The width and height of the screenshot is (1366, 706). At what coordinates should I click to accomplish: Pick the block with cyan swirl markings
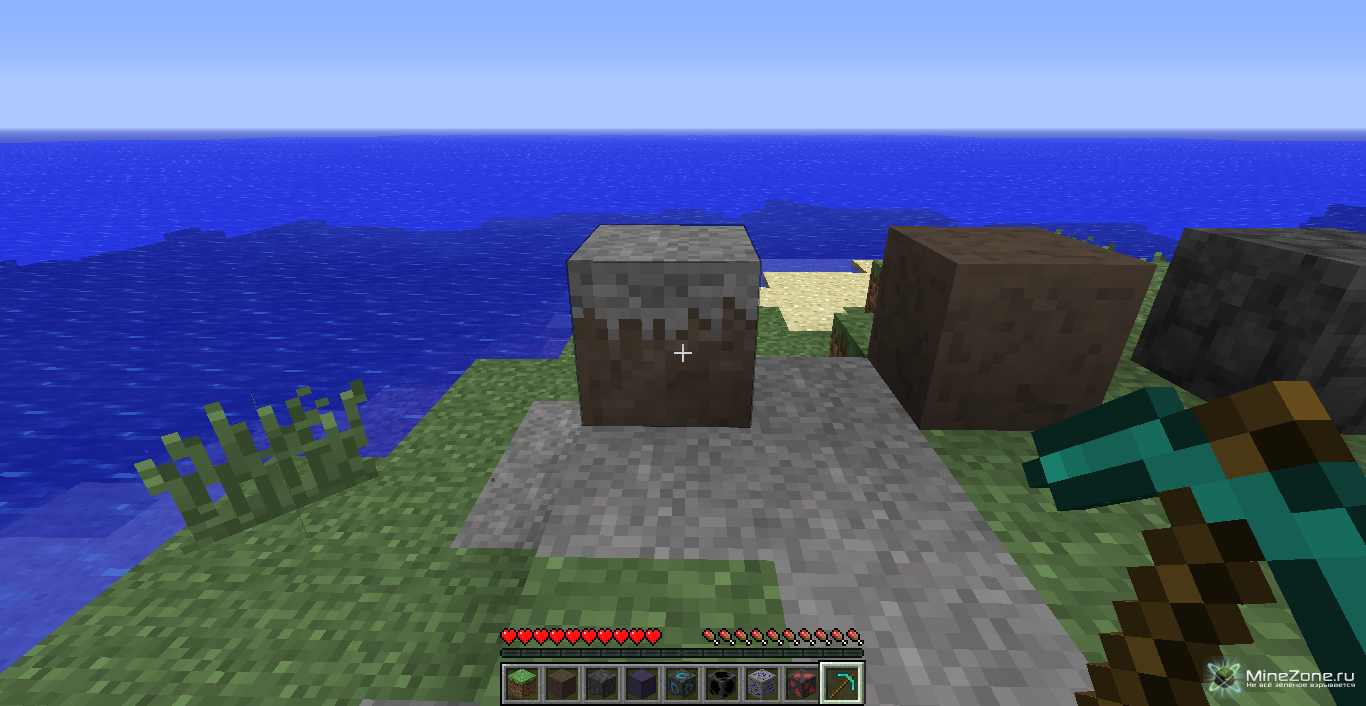click(x=681, y=684)
